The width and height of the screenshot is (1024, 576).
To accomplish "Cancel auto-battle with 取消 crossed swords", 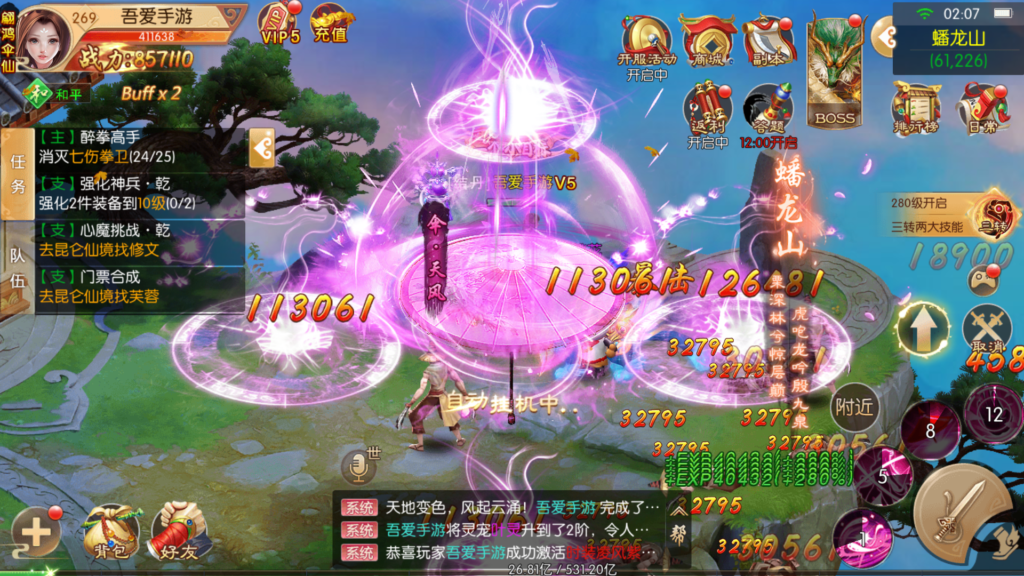I will click(x=987, y=330).
